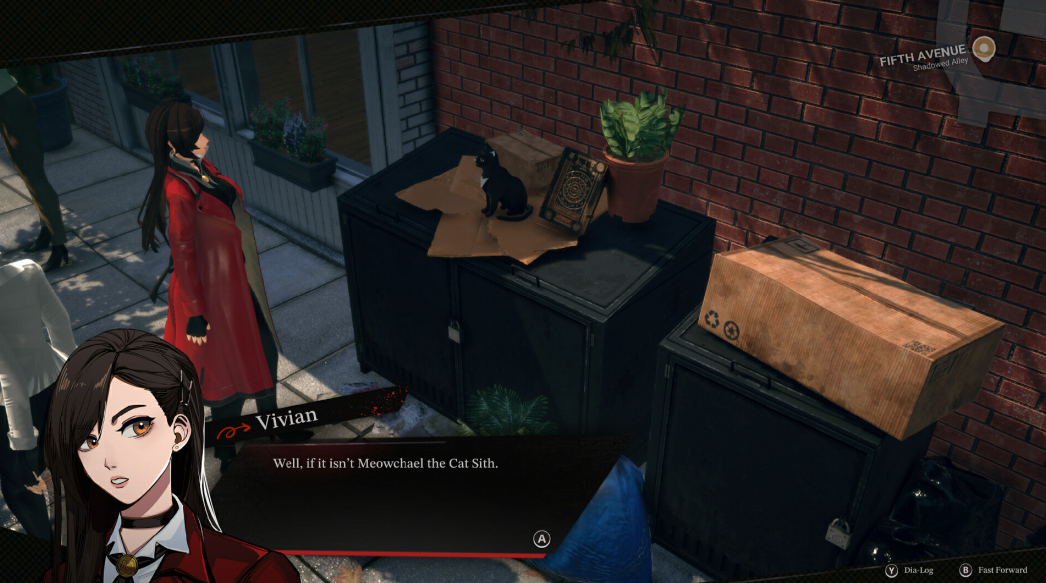Viewport: 1046px width, 583px height.
Task: Click the Fifth Avenue location pin icon
Action: click(984, 48)
